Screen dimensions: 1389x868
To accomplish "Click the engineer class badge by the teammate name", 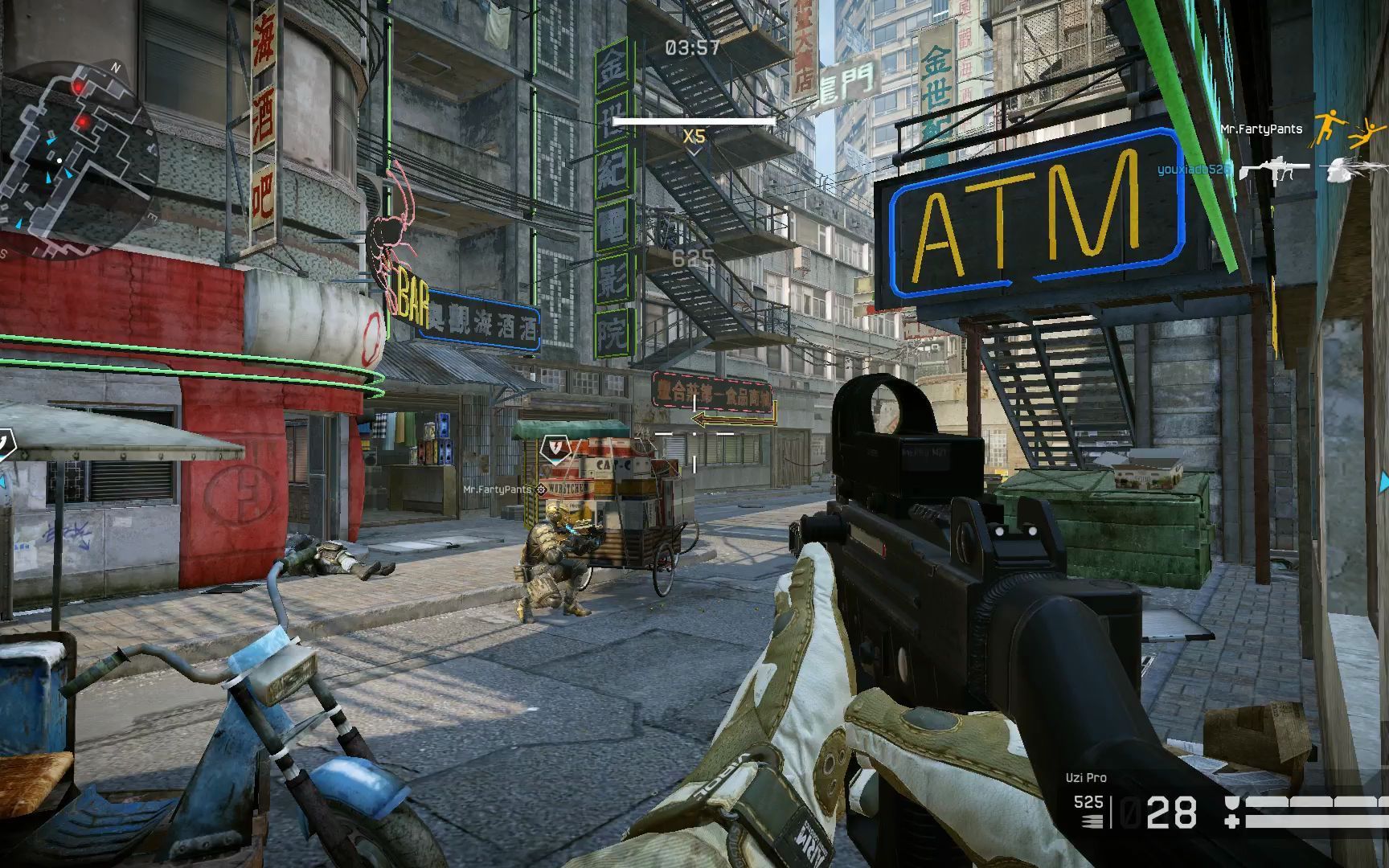I will pyautogui.click(x=542, y=489).
